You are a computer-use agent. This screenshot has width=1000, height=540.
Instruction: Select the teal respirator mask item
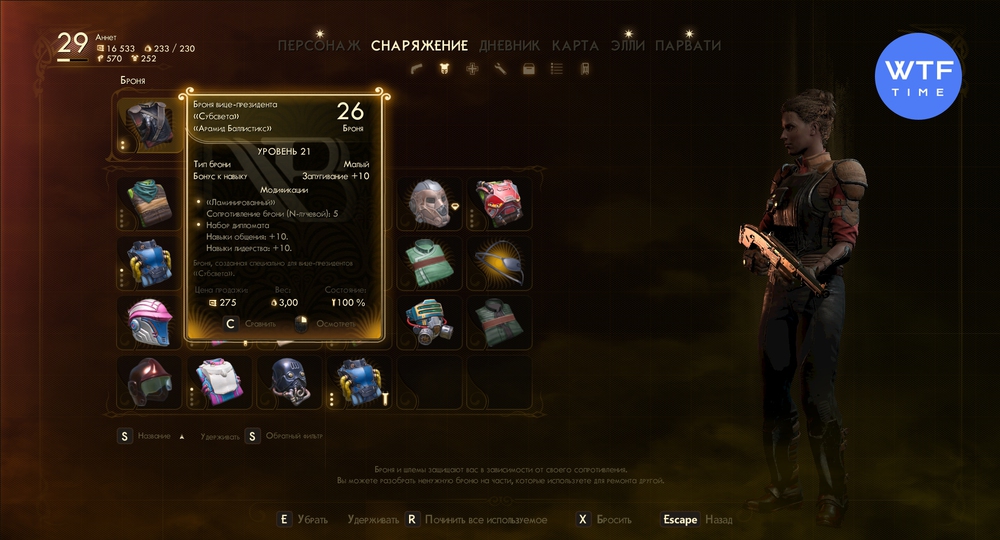(429, 322)
